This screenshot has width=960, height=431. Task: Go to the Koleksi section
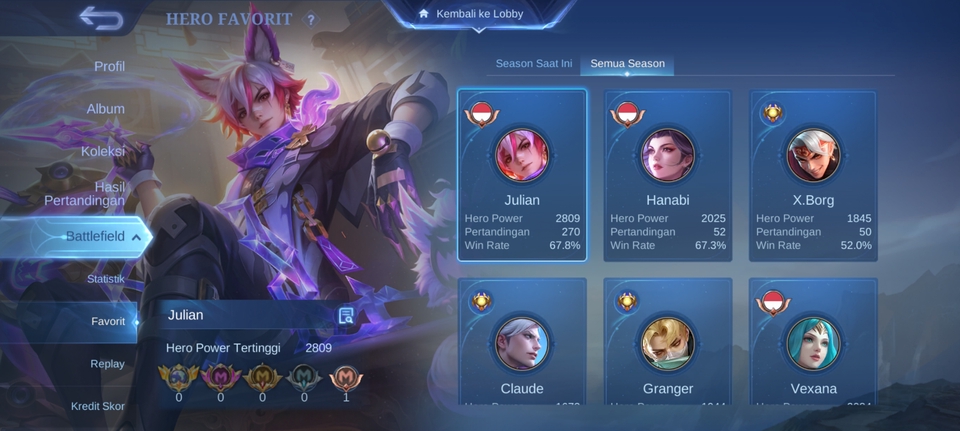103,151
